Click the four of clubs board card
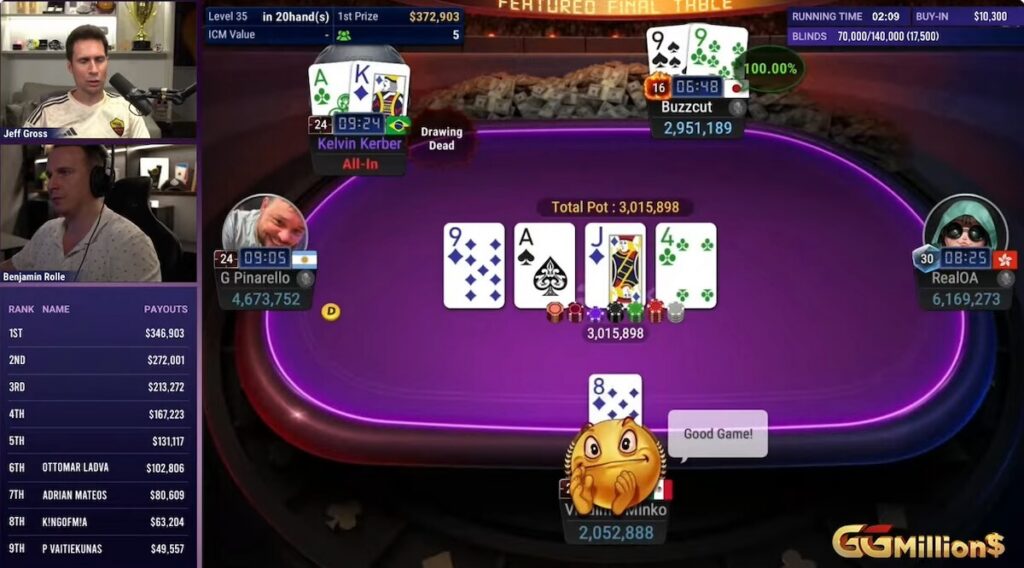The width and height of the screenshot is (1024, 568). click(686, 265)
